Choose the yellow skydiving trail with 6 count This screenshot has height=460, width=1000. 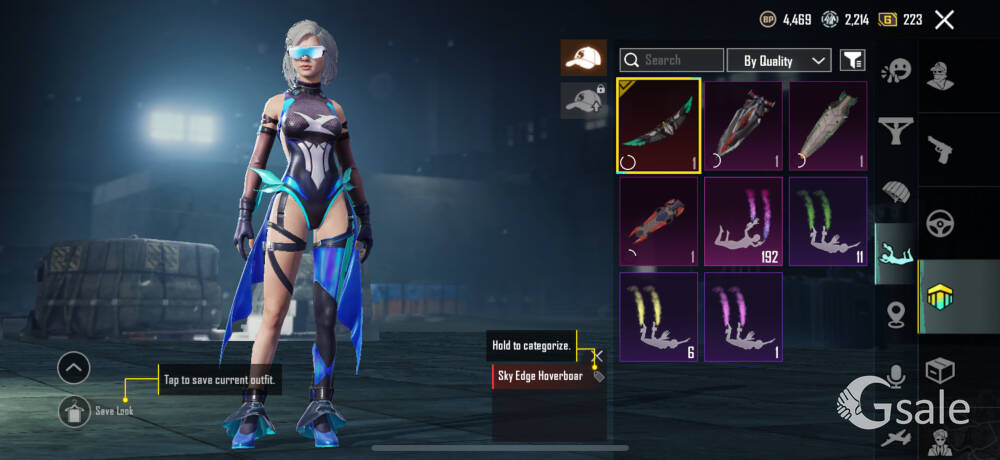658,316
